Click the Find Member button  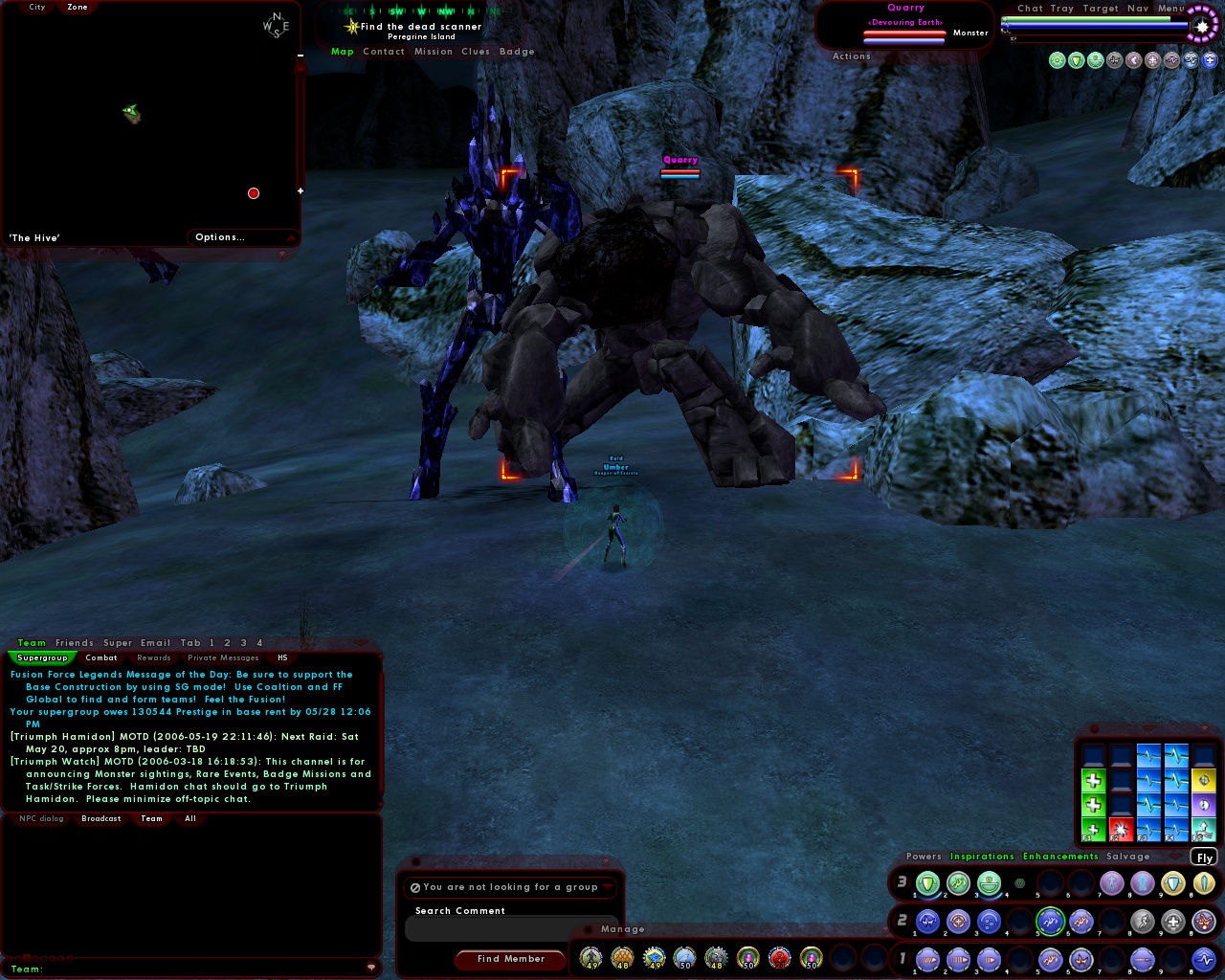point(510,959)
